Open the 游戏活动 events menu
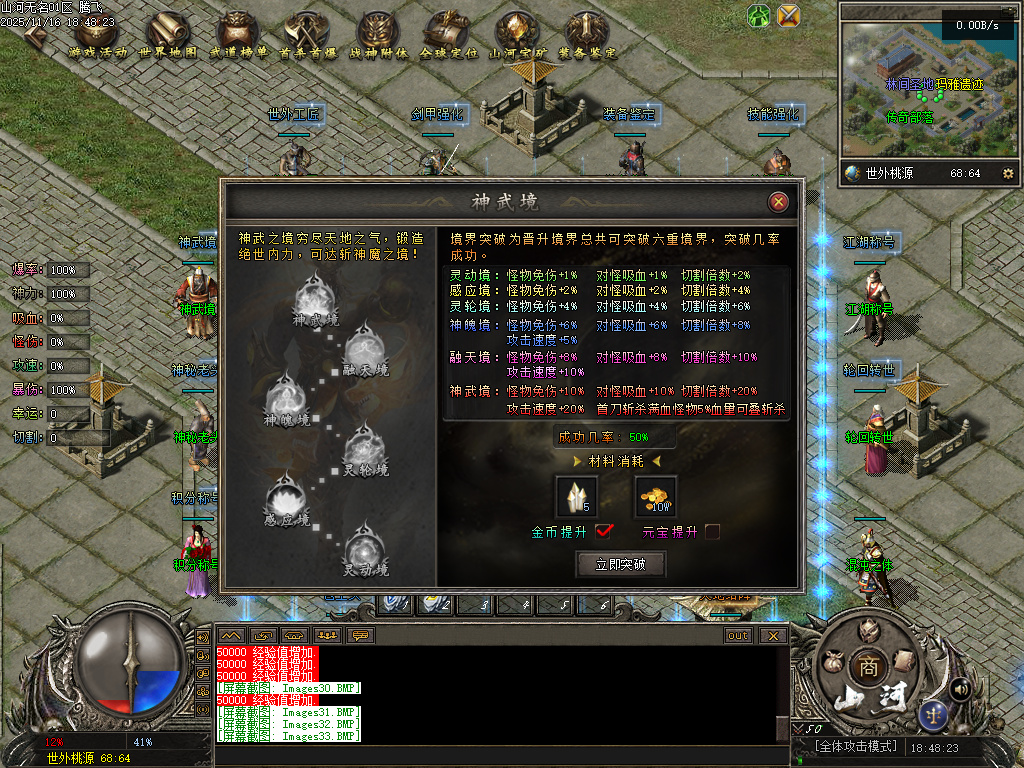 [98, 34]
